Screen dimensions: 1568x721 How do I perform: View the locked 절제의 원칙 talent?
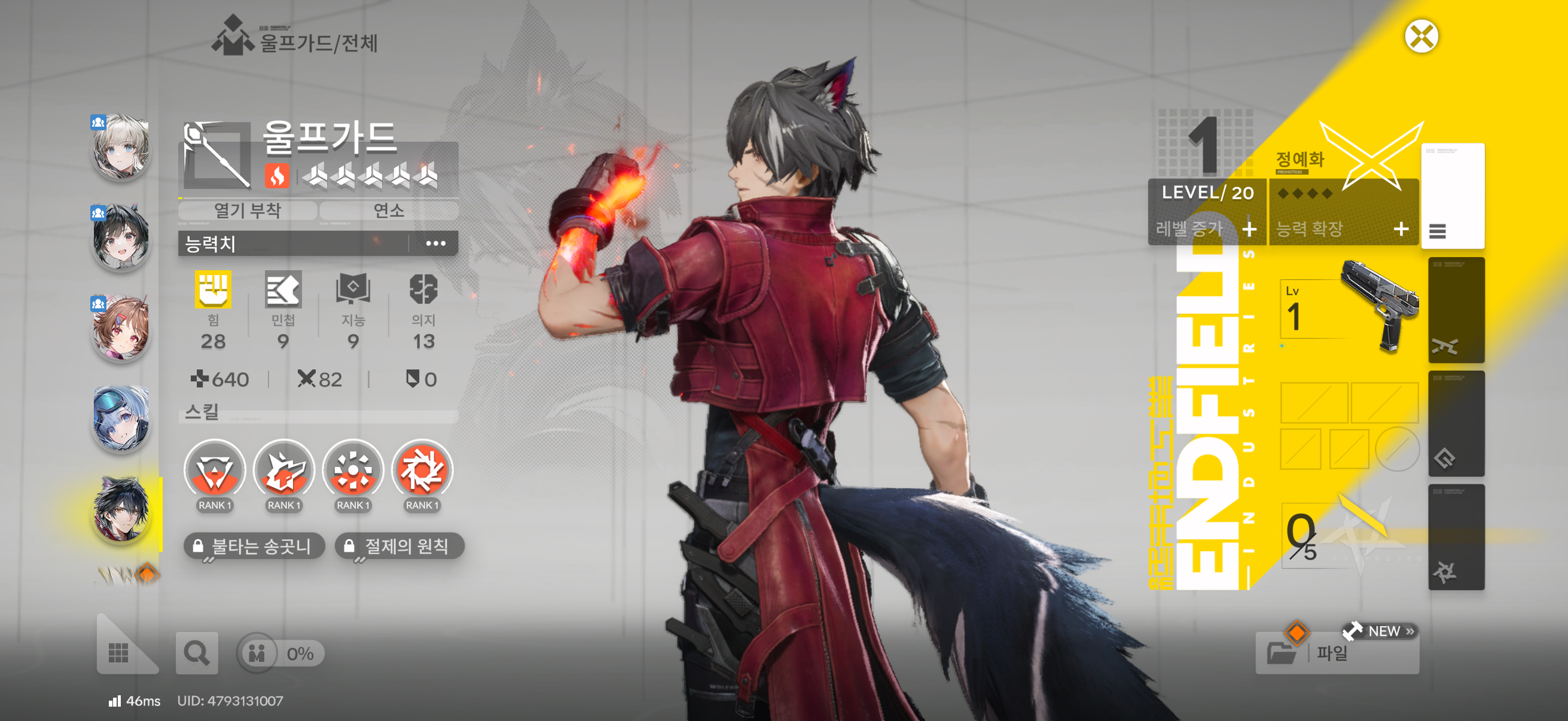click(399, 546)
